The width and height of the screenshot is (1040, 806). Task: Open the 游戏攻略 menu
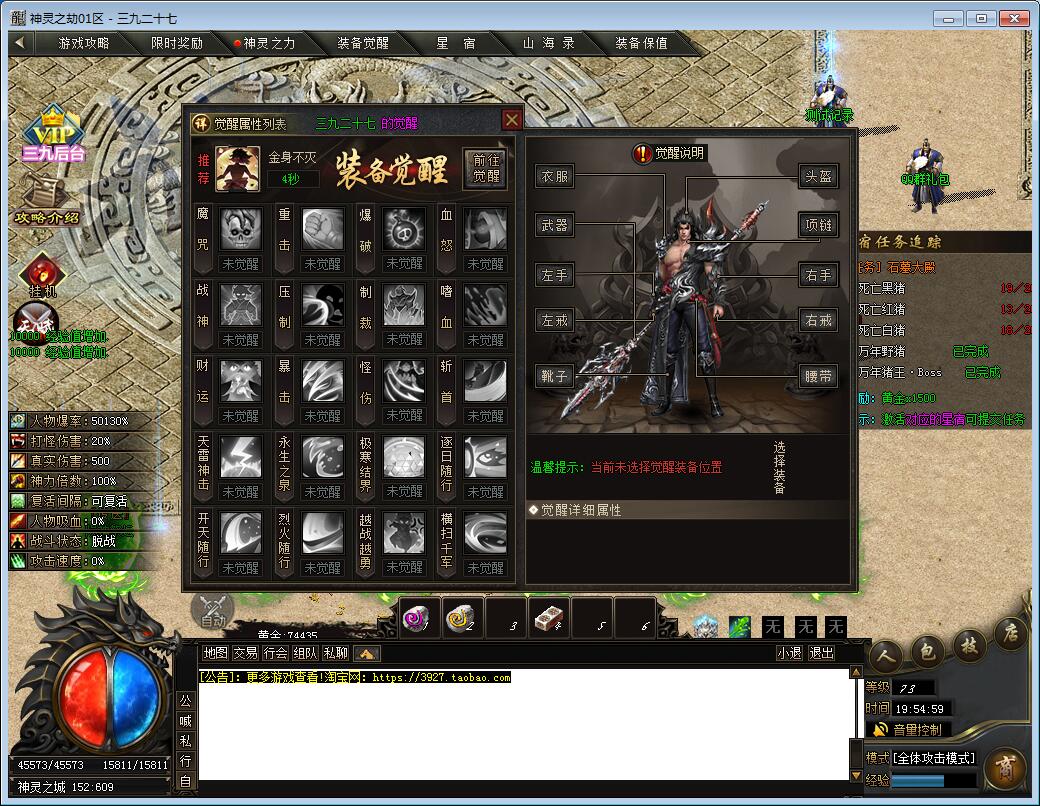click(84, 43)
